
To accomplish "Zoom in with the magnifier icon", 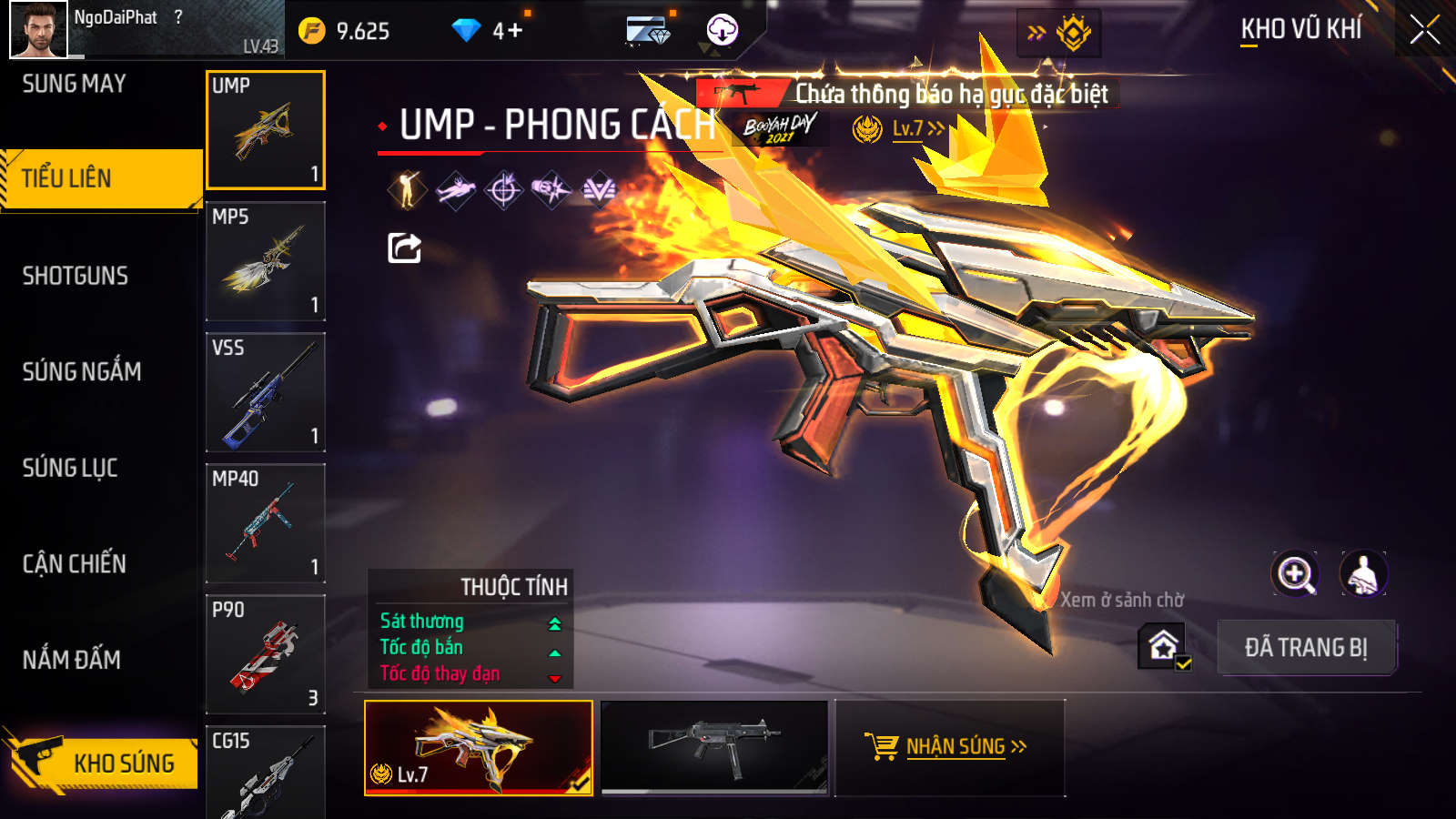I will click(1295, 574).
